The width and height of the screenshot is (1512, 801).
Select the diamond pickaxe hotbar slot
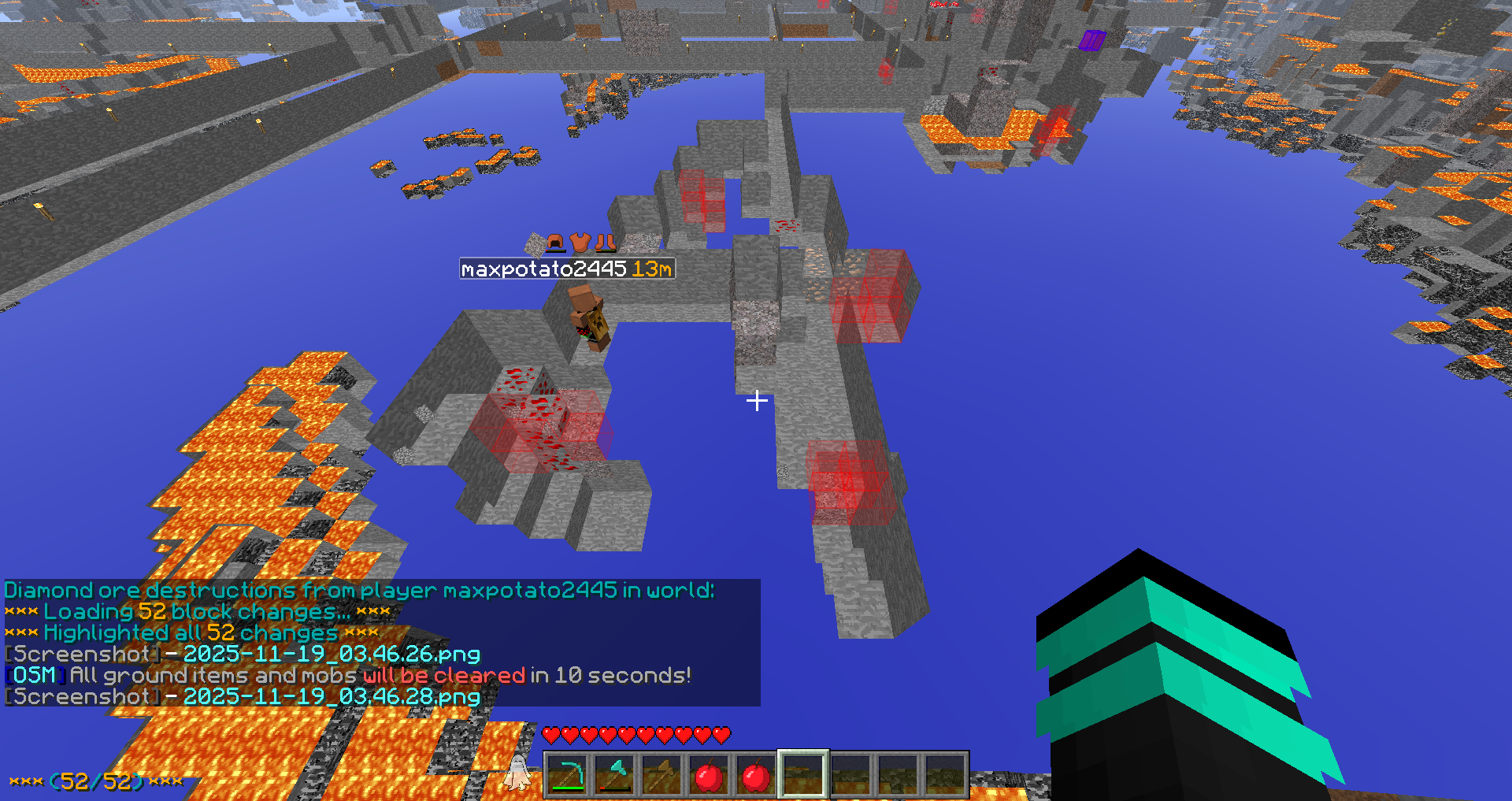pyautogui.click(x=567, y=775)
